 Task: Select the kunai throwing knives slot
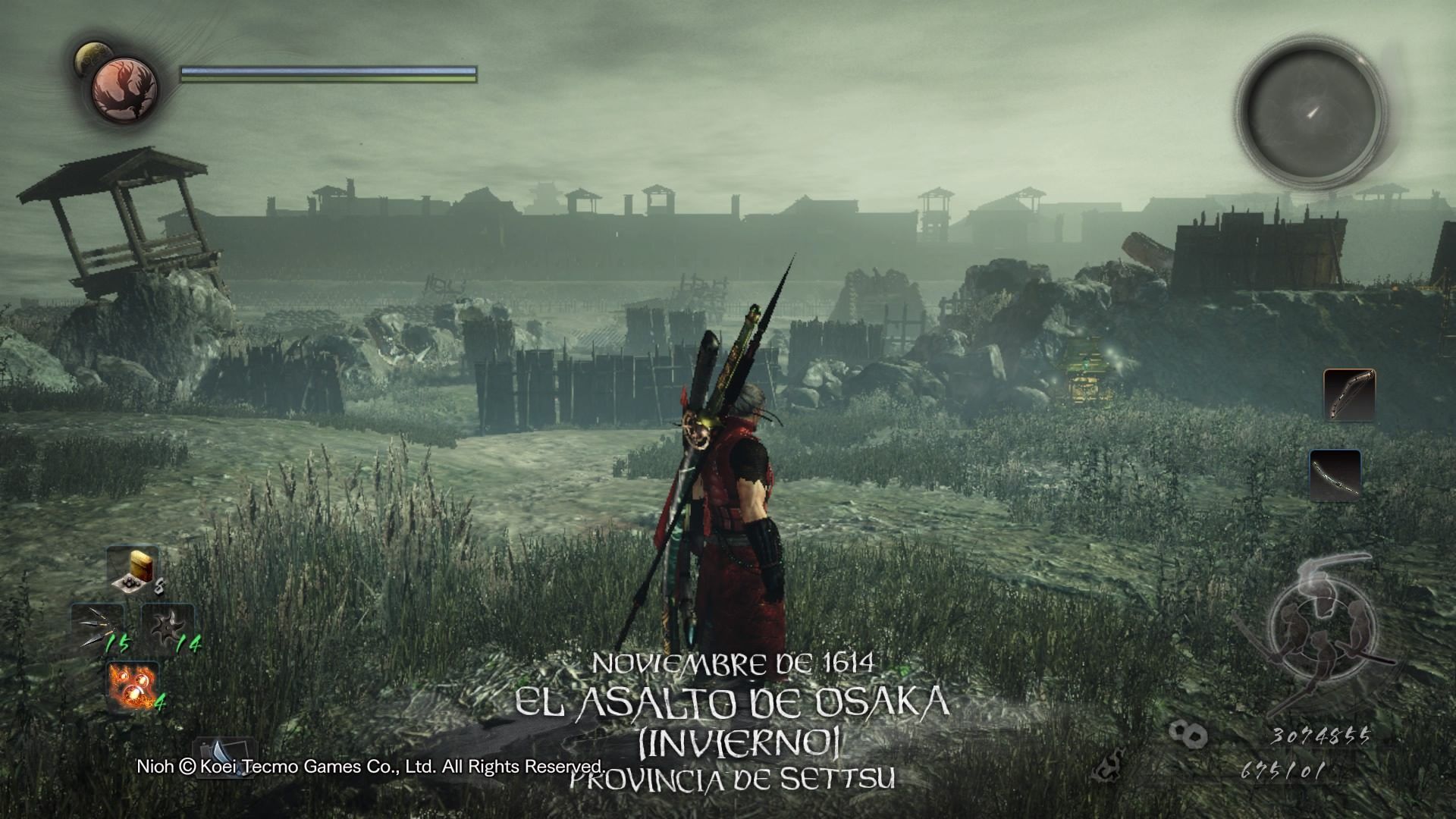click(98, 629)
